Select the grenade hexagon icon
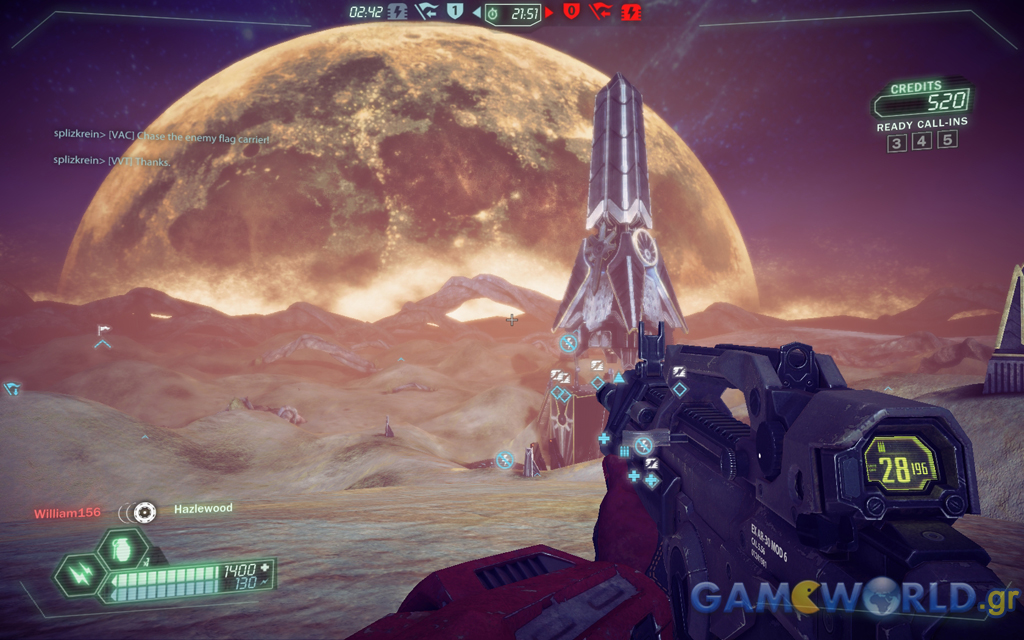Screen dimensions: 1024x640 (x=123, y=551)
